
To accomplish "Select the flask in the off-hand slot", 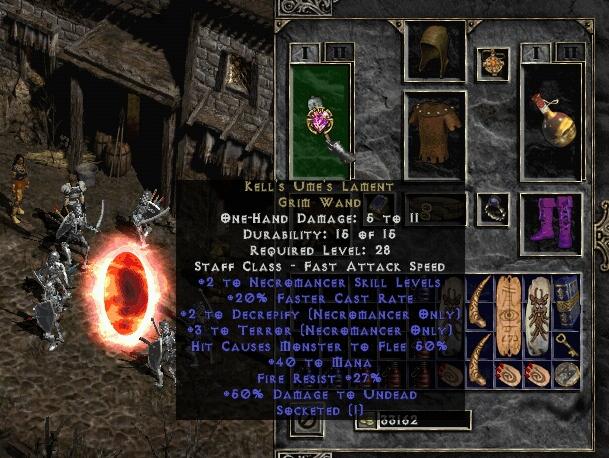I will coord(553,120).
